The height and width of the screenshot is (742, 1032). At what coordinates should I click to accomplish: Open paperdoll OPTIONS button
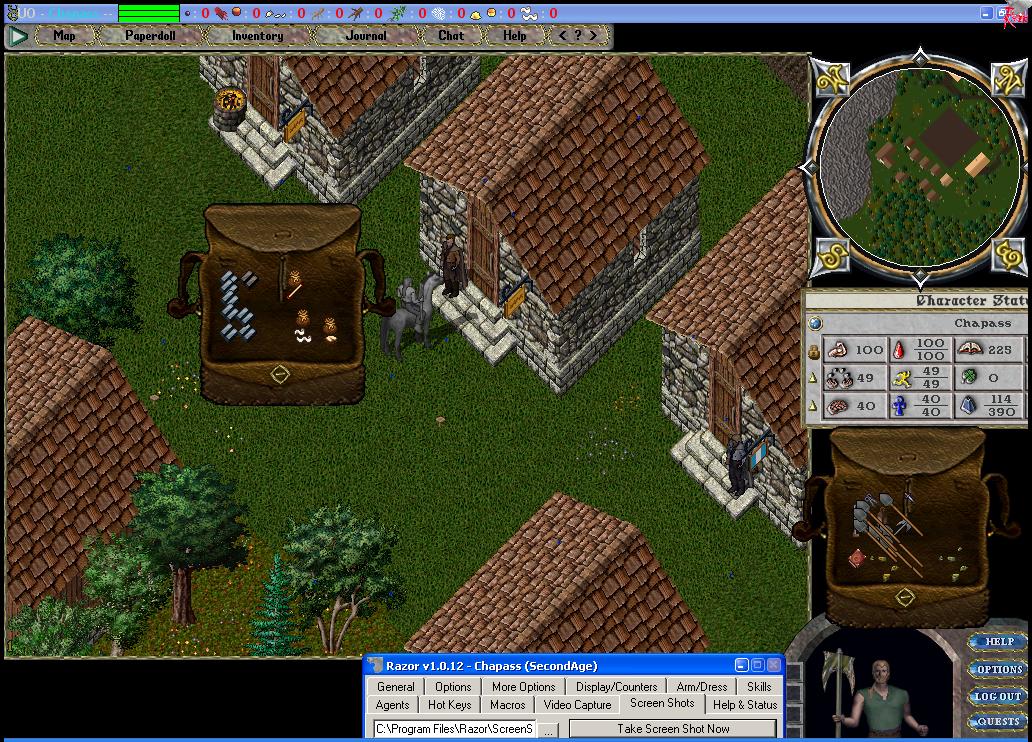coord(998,669)
